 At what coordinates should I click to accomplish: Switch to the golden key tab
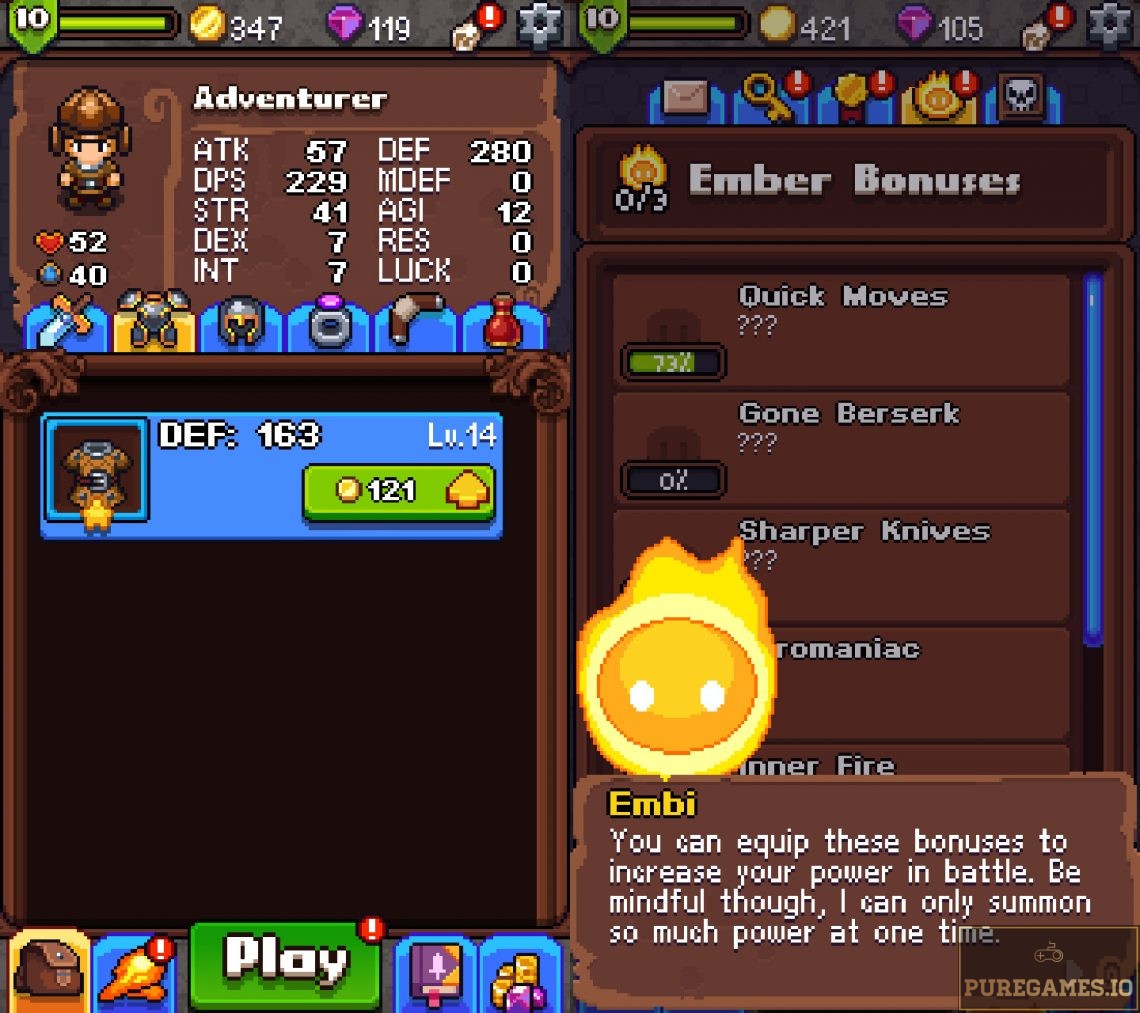(x=770, y=99)
